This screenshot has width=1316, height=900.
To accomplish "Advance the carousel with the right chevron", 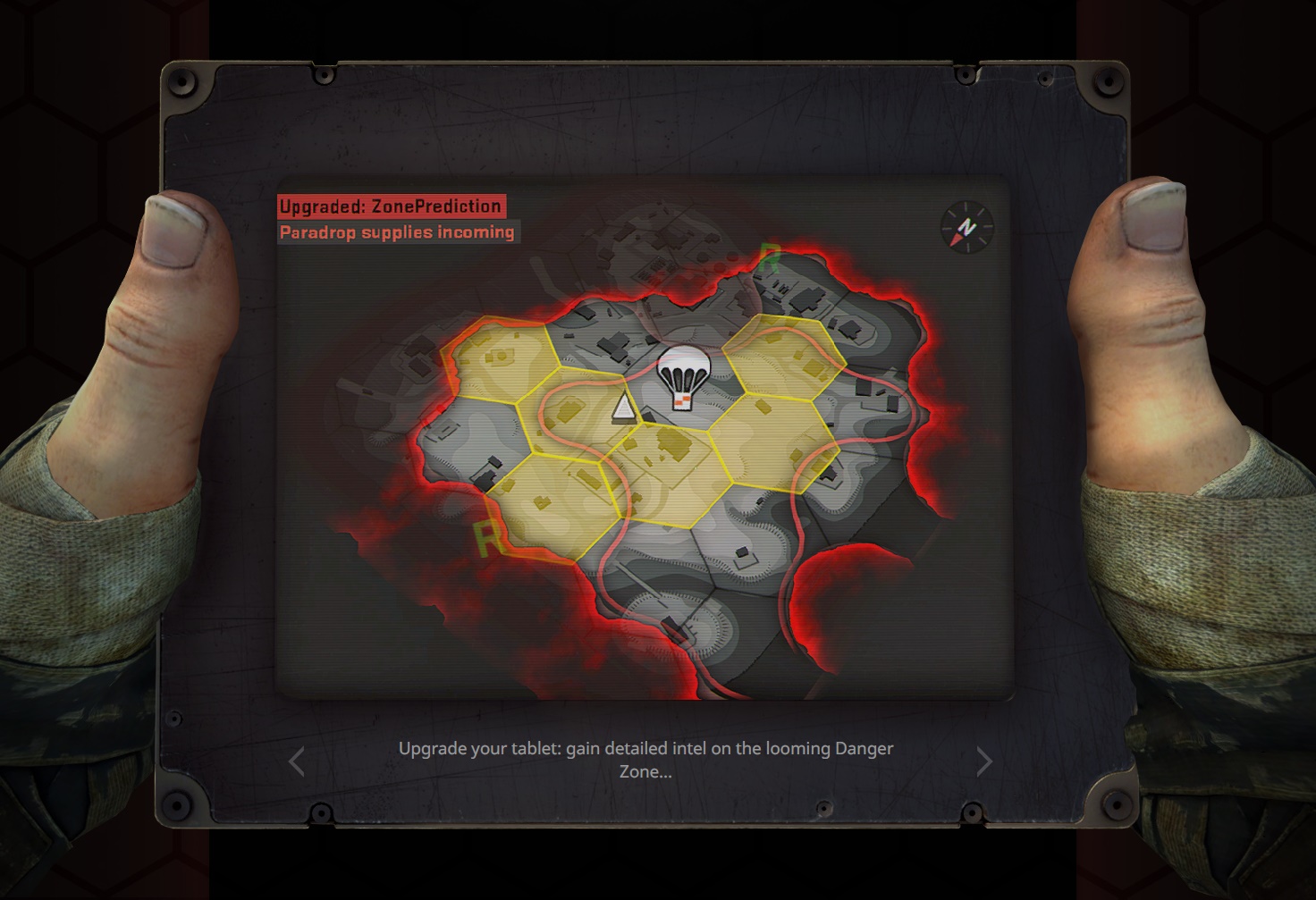I will pyautogui.click(x=983, y=761).
